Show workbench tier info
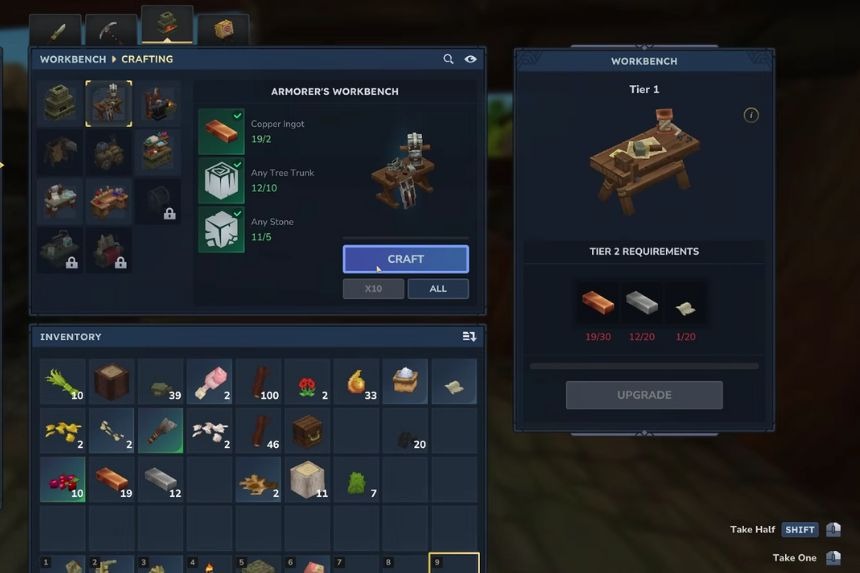The width and height of the screenshot is (860, 573). tap(751, 116)
